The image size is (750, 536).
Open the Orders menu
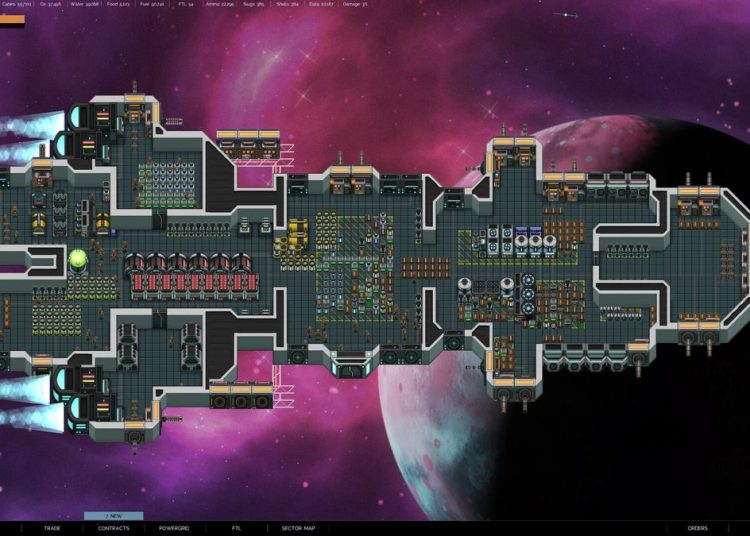point(697,528)
